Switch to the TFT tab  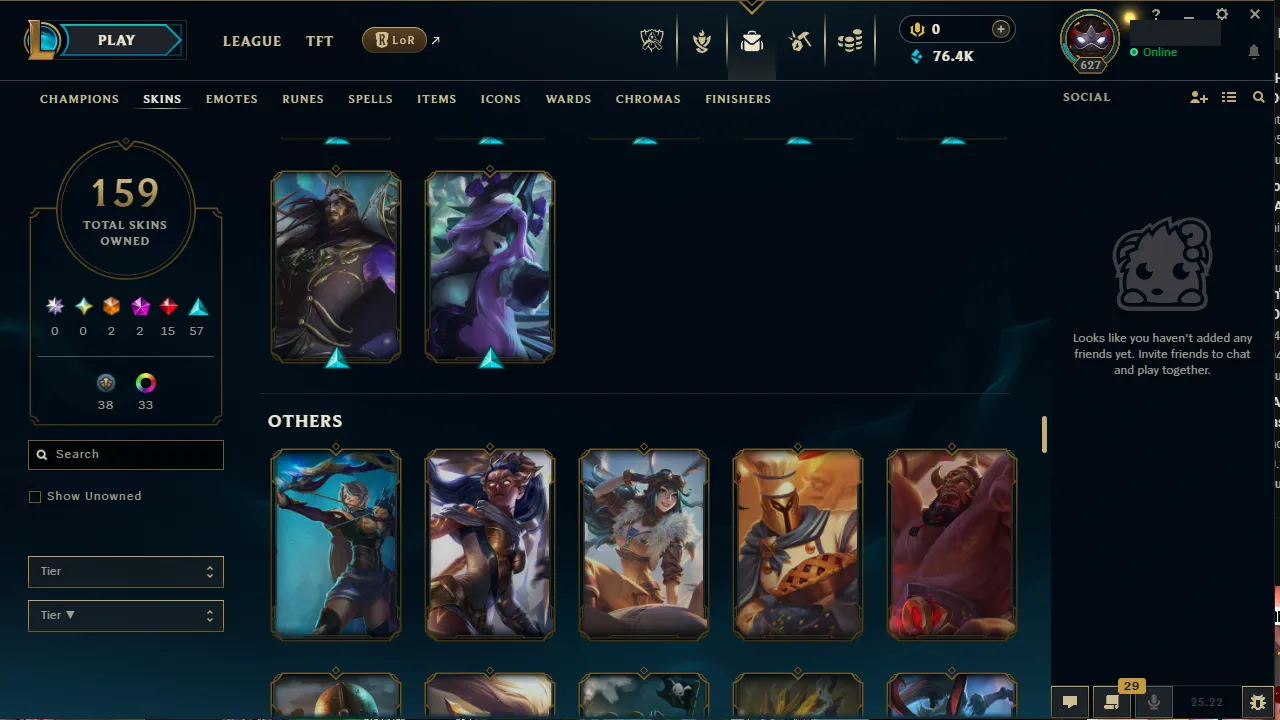319,41
